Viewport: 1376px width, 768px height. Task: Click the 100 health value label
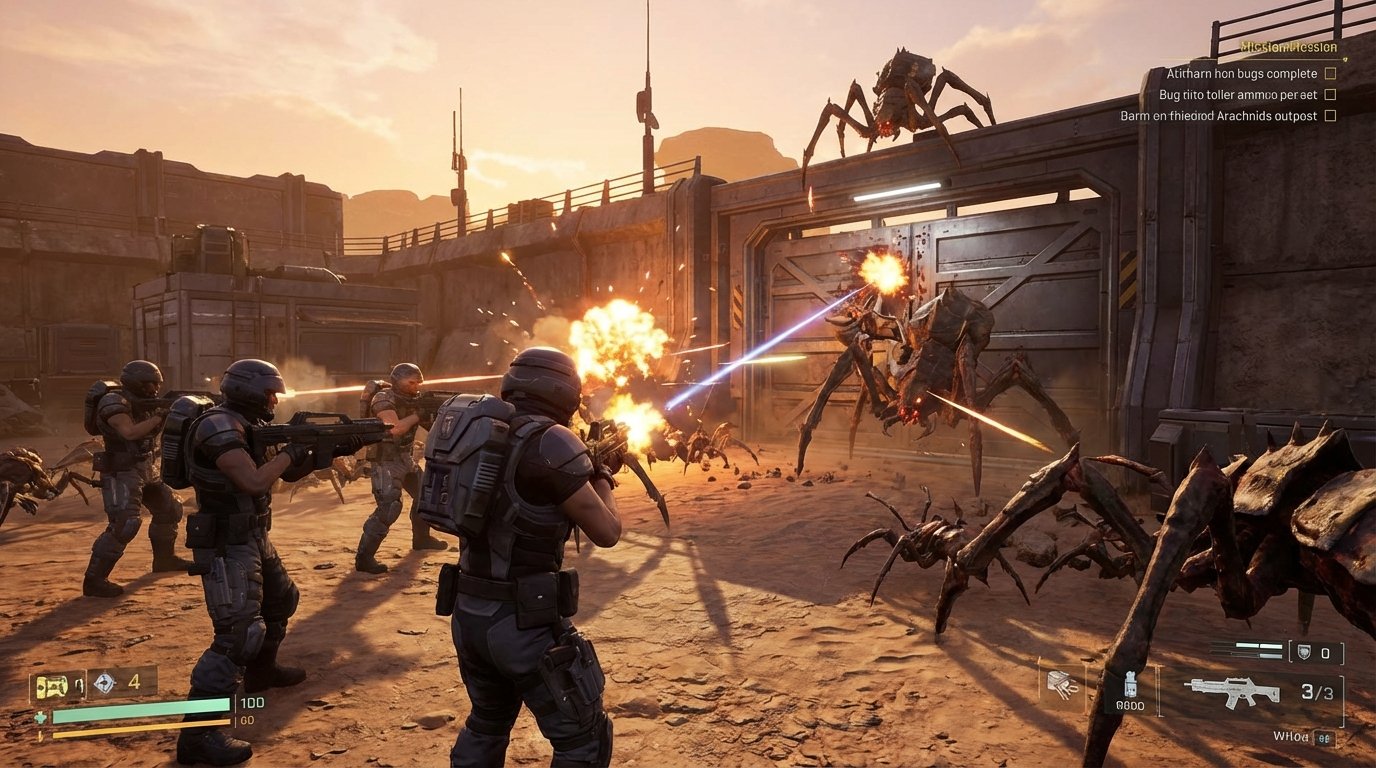pos(253,703)
